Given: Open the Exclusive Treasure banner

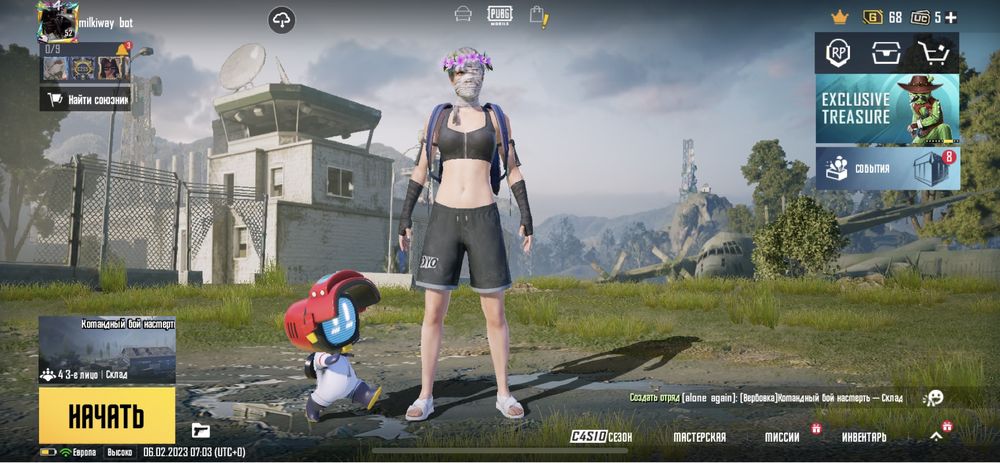Looking at the screenshot, I should [887, 109].
